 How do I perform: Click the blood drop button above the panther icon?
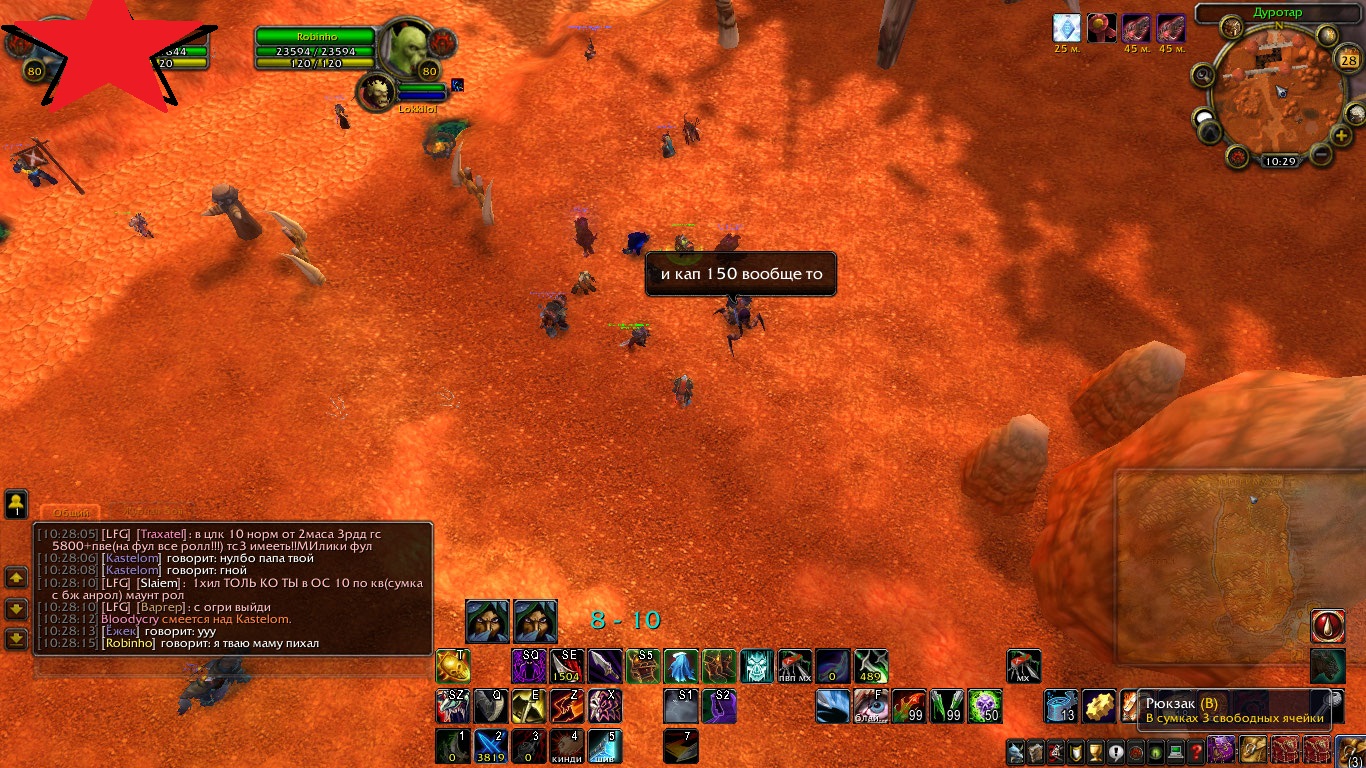coord(1328,626)
